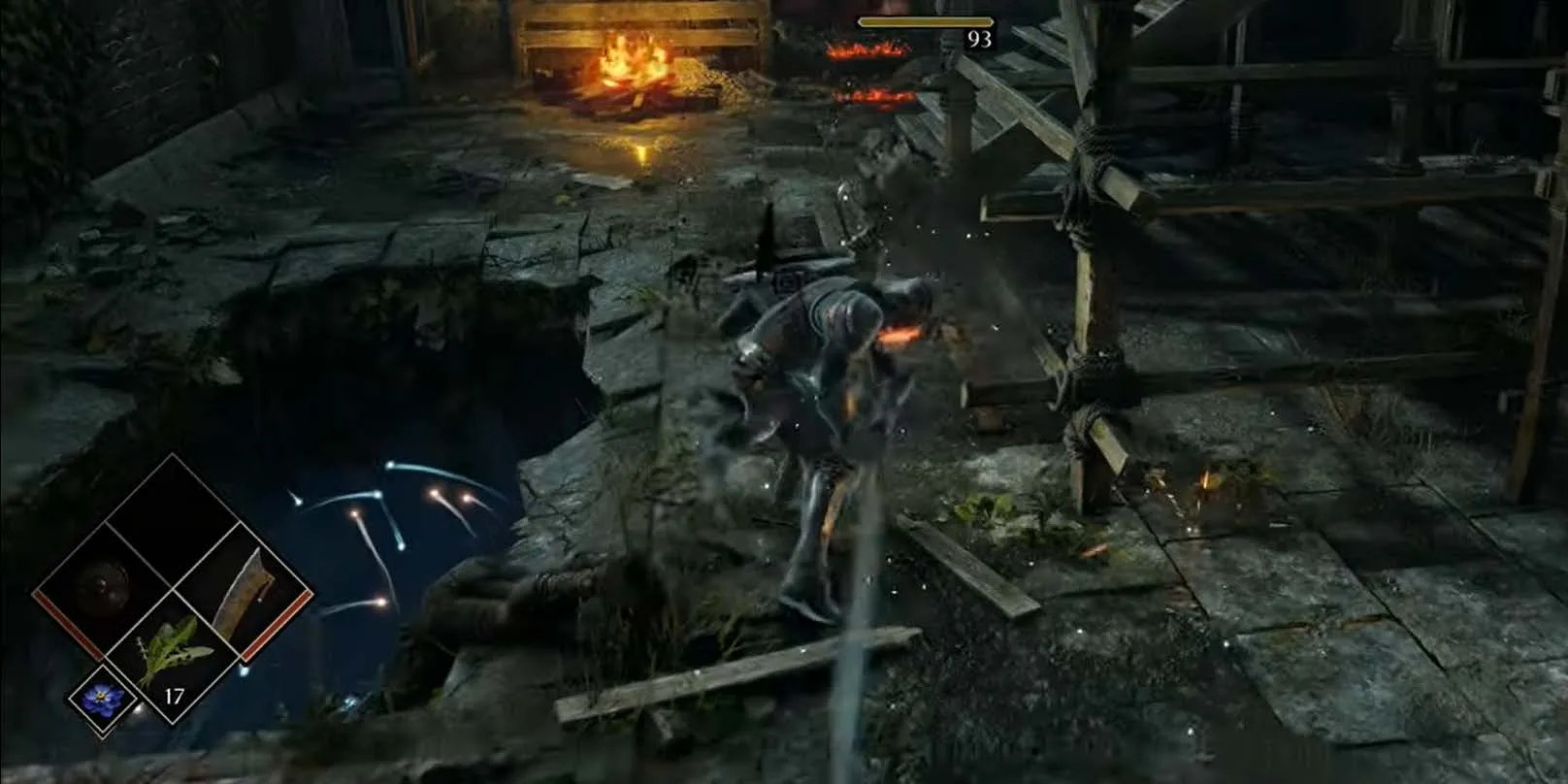The height and width of the screenshot is (784, 1568).
Task: Click the enemy health bar at the top
Action: [926, 21]
